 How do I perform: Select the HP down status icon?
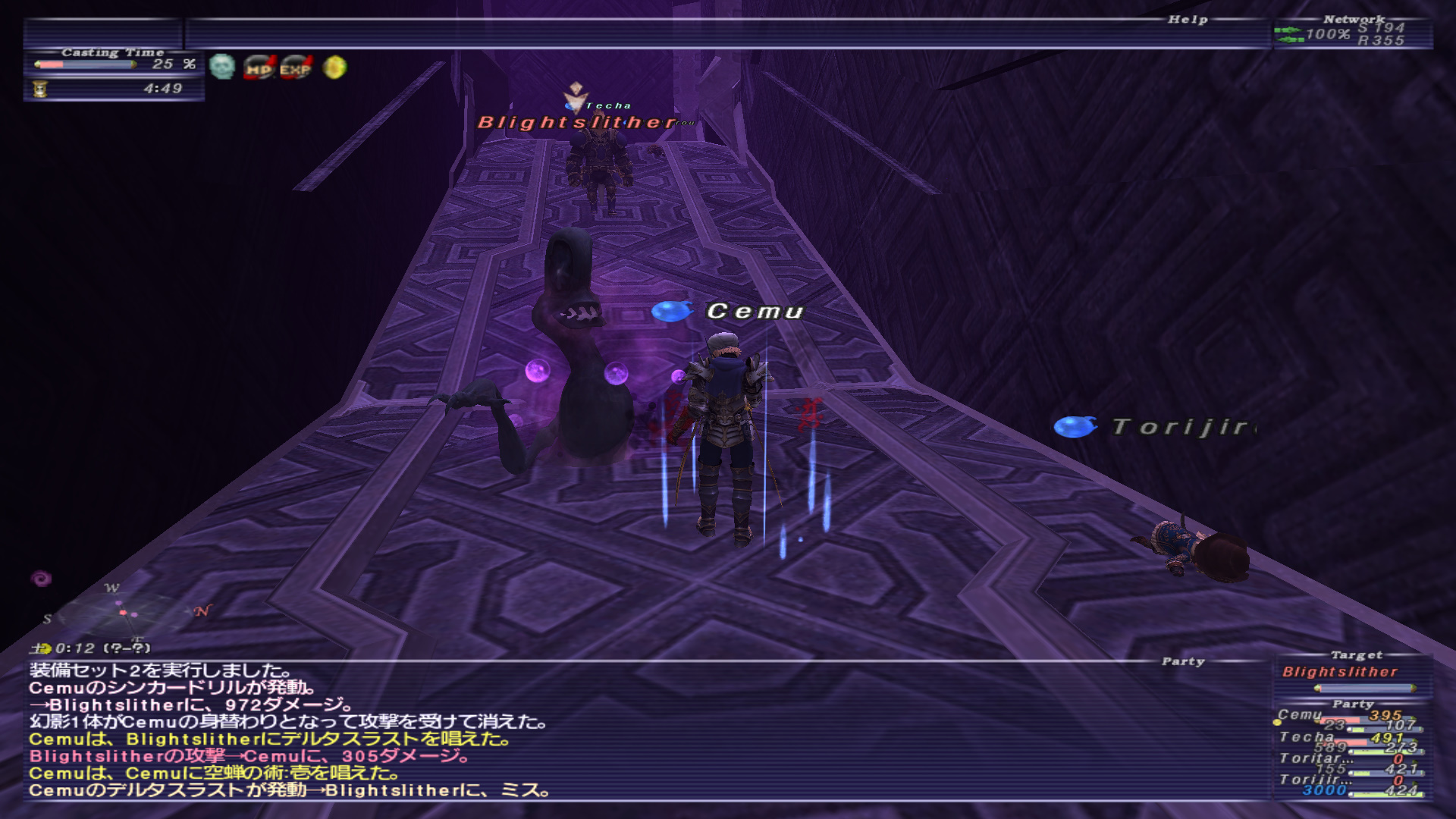point(259,68)
